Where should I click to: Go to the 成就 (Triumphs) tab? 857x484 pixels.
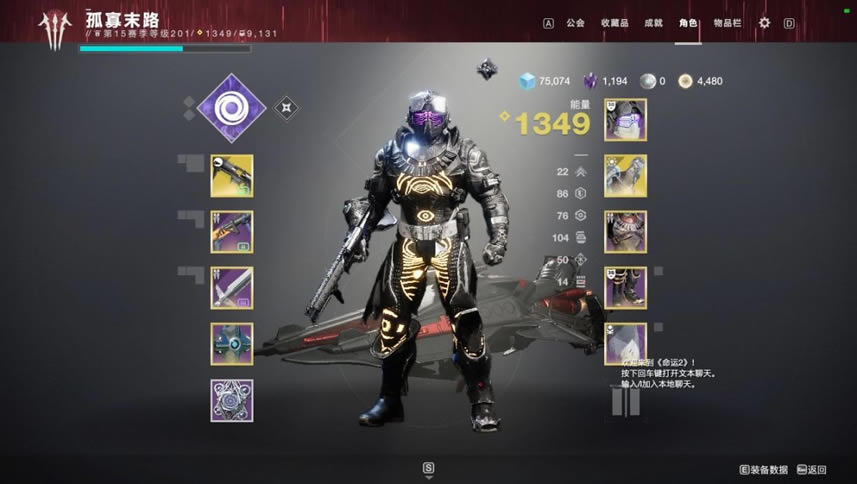[653, 23]
